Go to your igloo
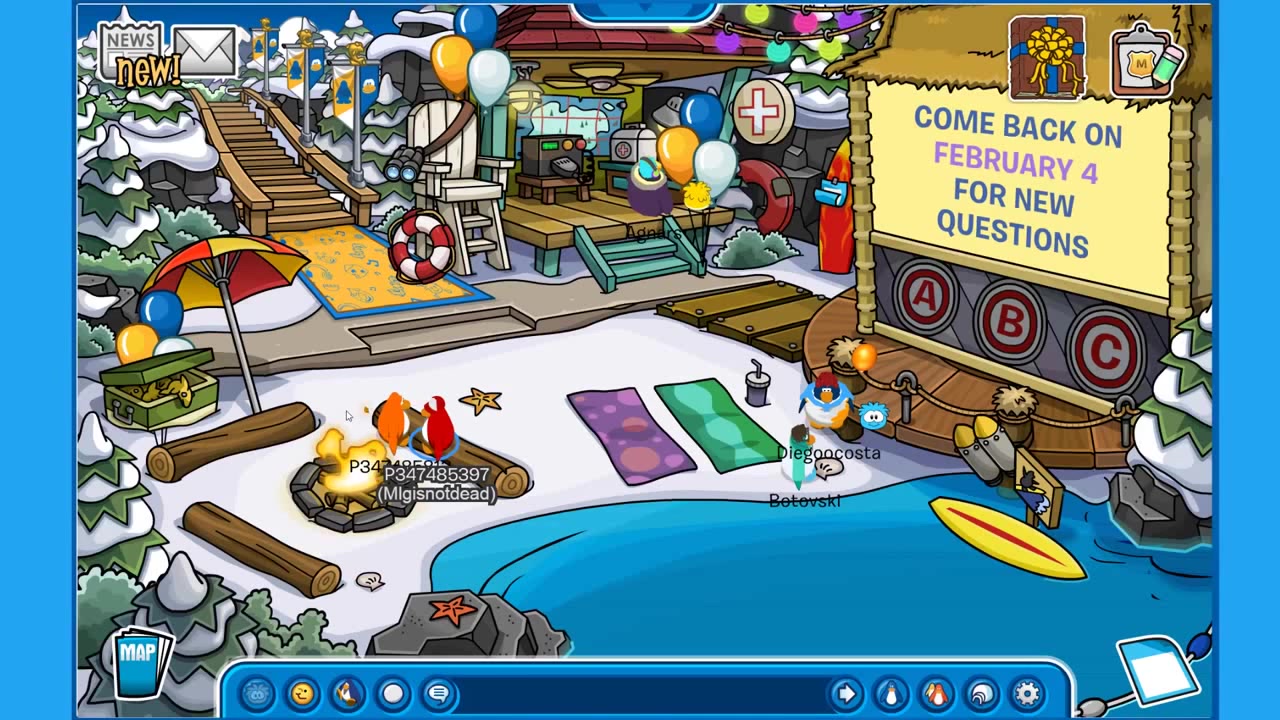Viewport: 1280px width, 720px height. click(x=982, y=693)
